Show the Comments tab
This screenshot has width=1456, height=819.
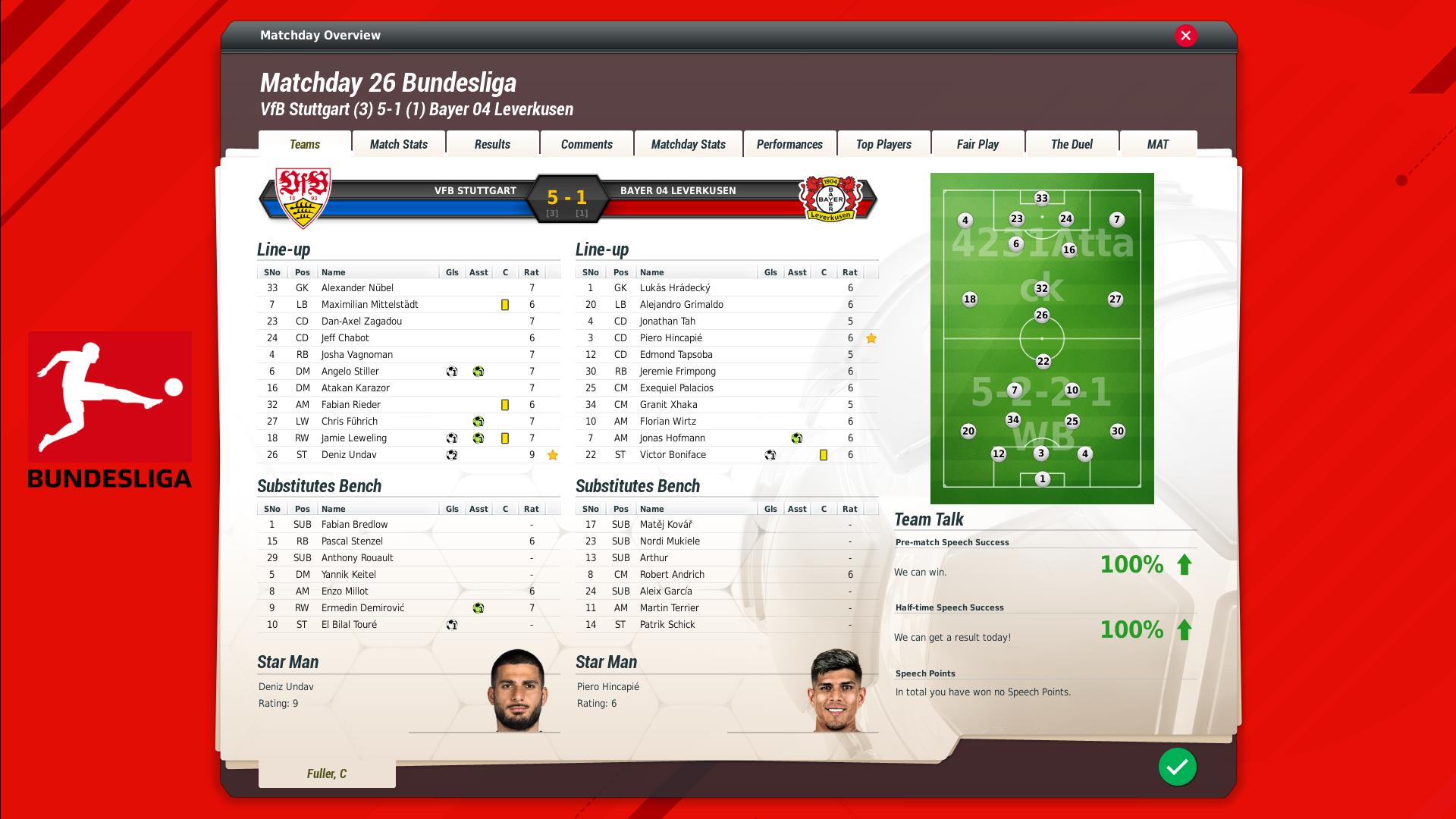click(x=586, y=144)
